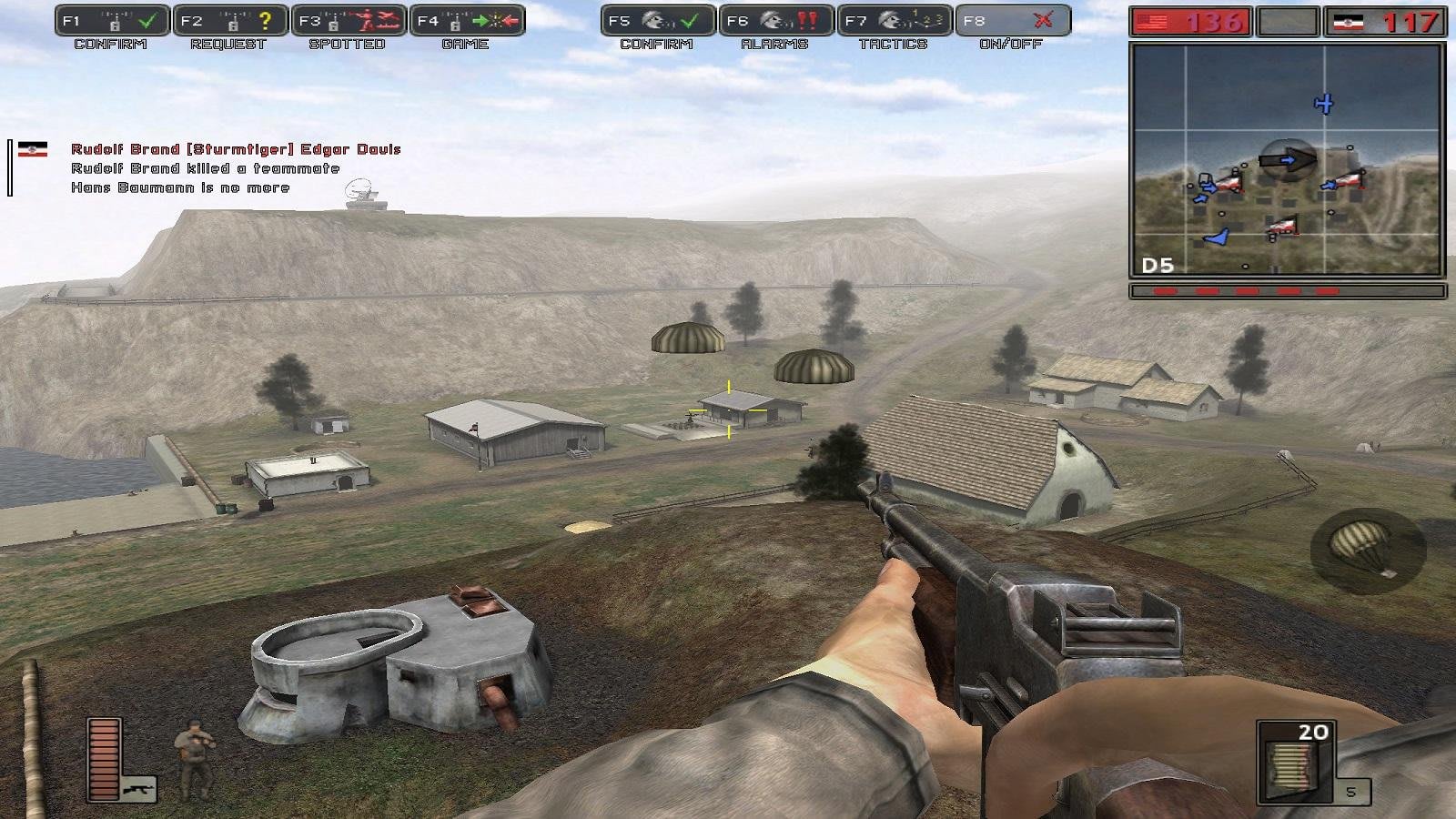Click the rifle icon in the ammo panel
This screenshot has width=1456, height=819.
(138, 788)
